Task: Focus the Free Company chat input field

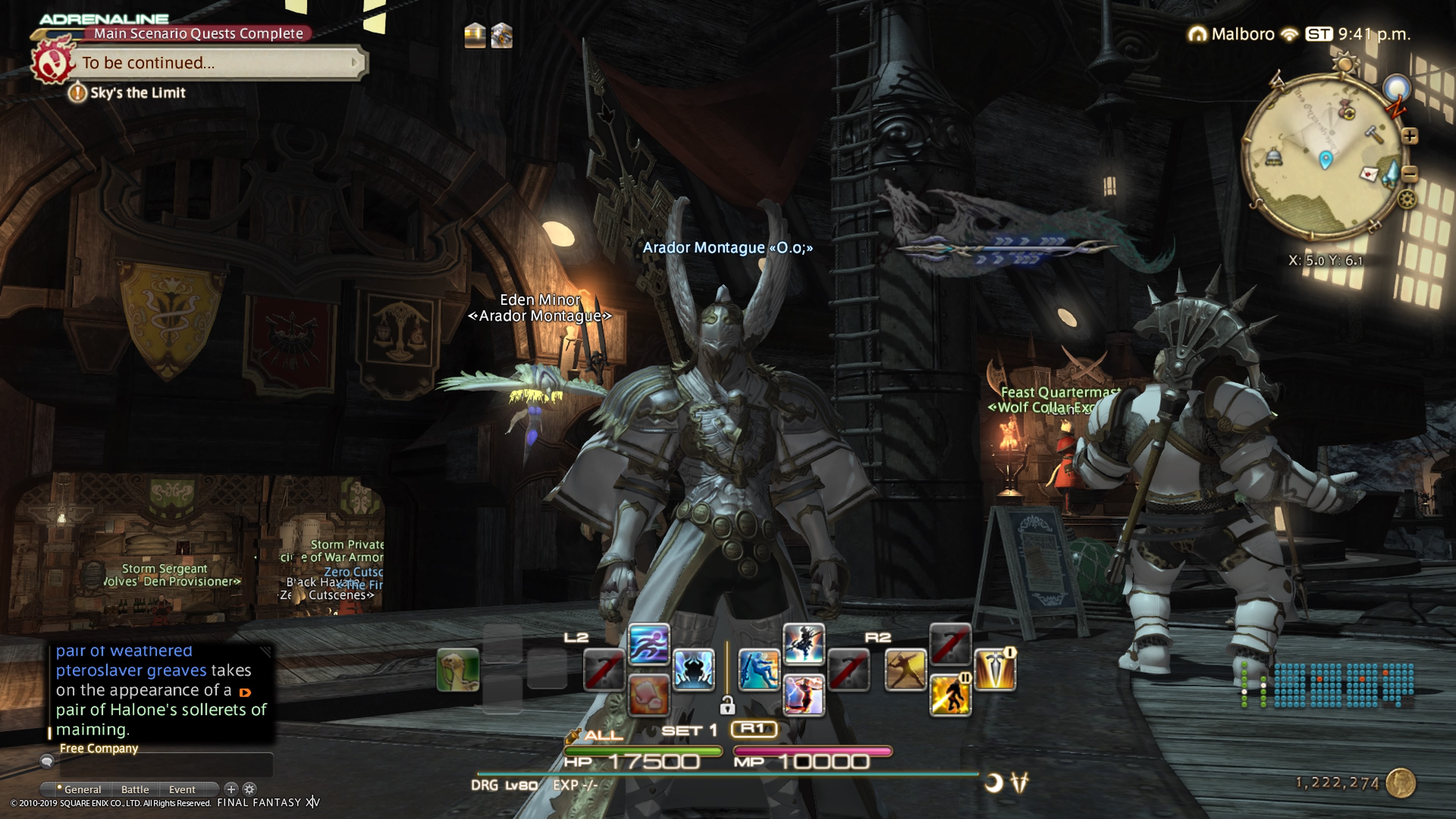Action: coord(166,765)
